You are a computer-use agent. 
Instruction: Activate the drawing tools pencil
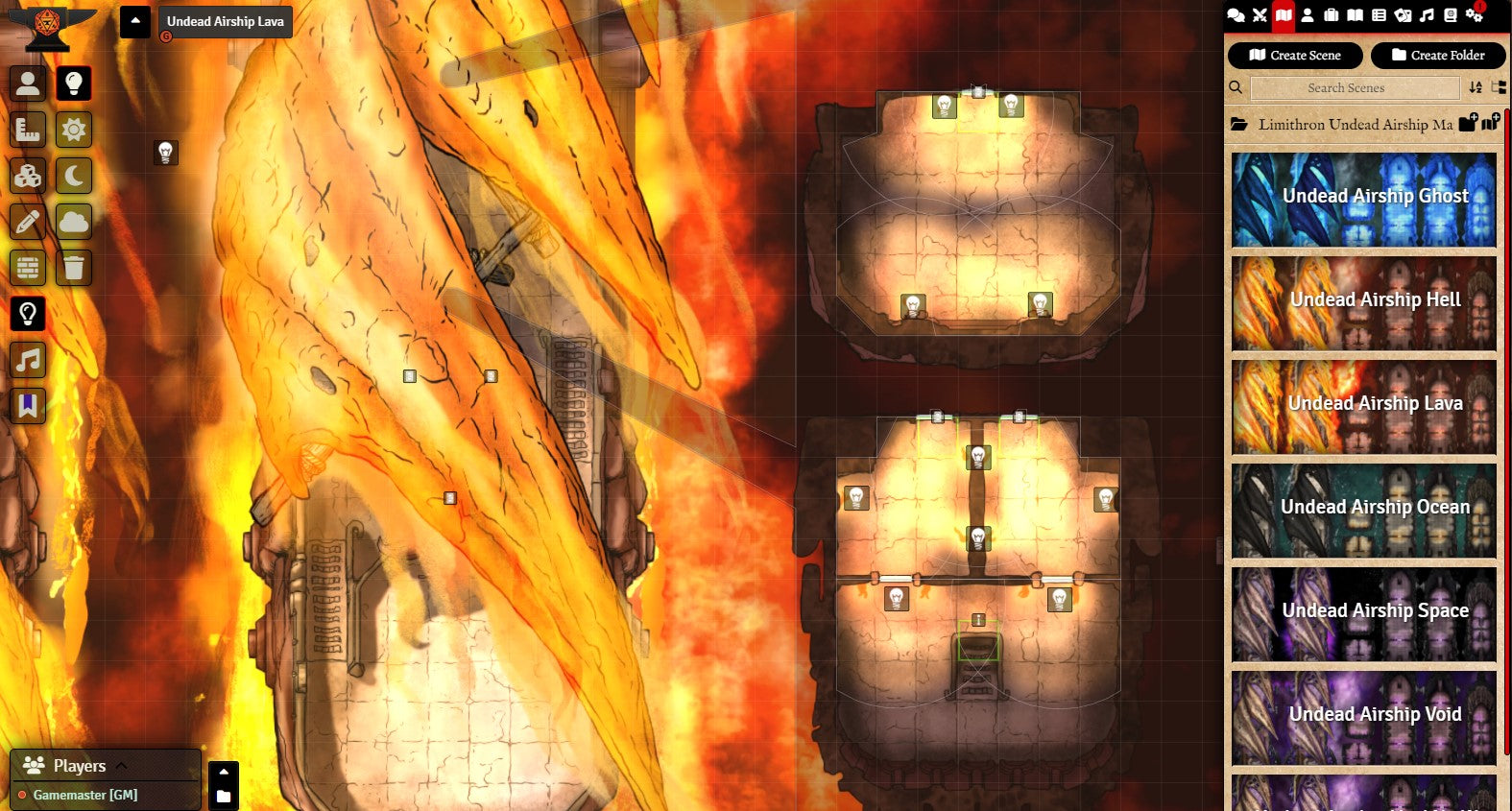(28, 222)
